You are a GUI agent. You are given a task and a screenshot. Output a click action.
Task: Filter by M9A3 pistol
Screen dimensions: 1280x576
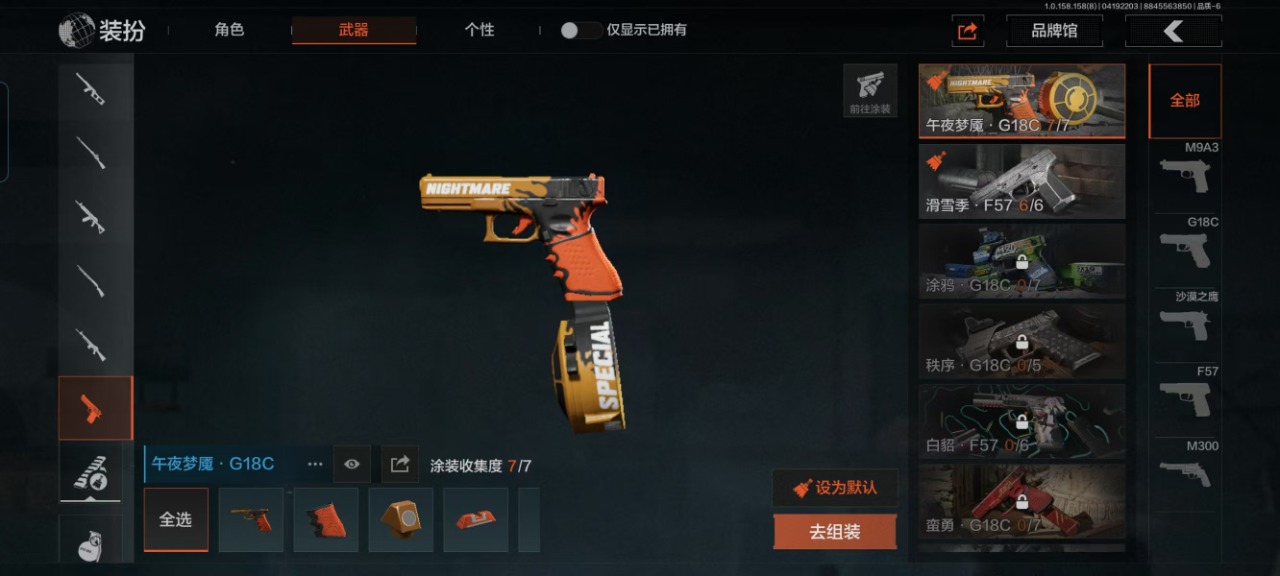pos(1185,174)
